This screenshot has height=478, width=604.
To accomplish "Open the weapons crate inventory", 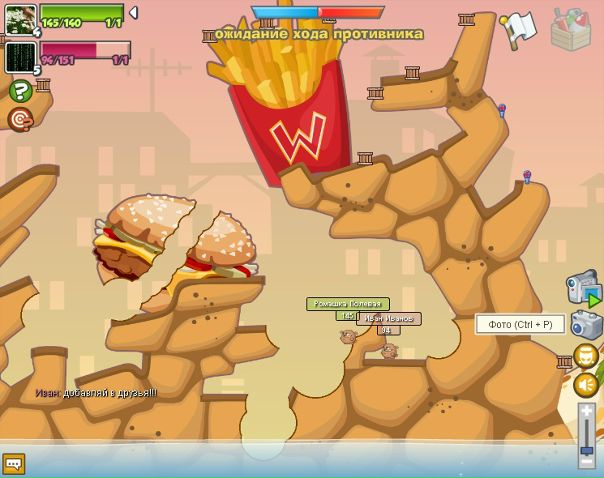I will click(x=570, y=30).
